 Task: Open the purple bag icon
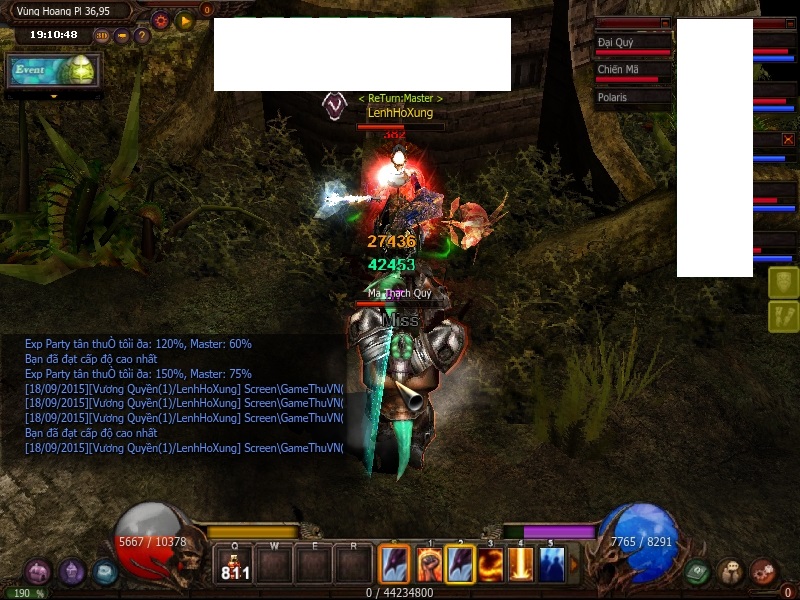[x=38, y=573]
